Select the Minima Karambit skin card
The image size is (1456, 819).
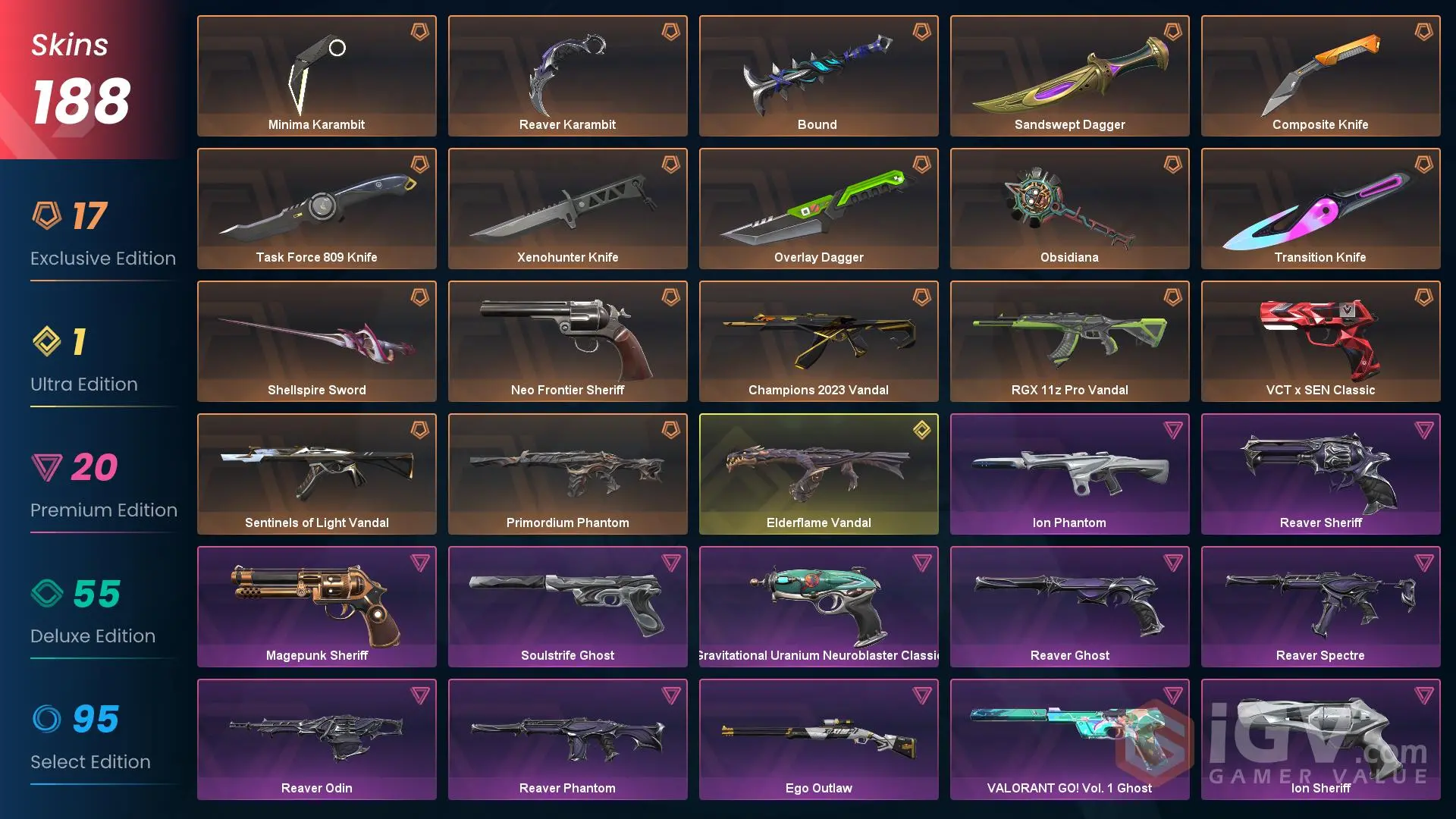tap(316, 76)
